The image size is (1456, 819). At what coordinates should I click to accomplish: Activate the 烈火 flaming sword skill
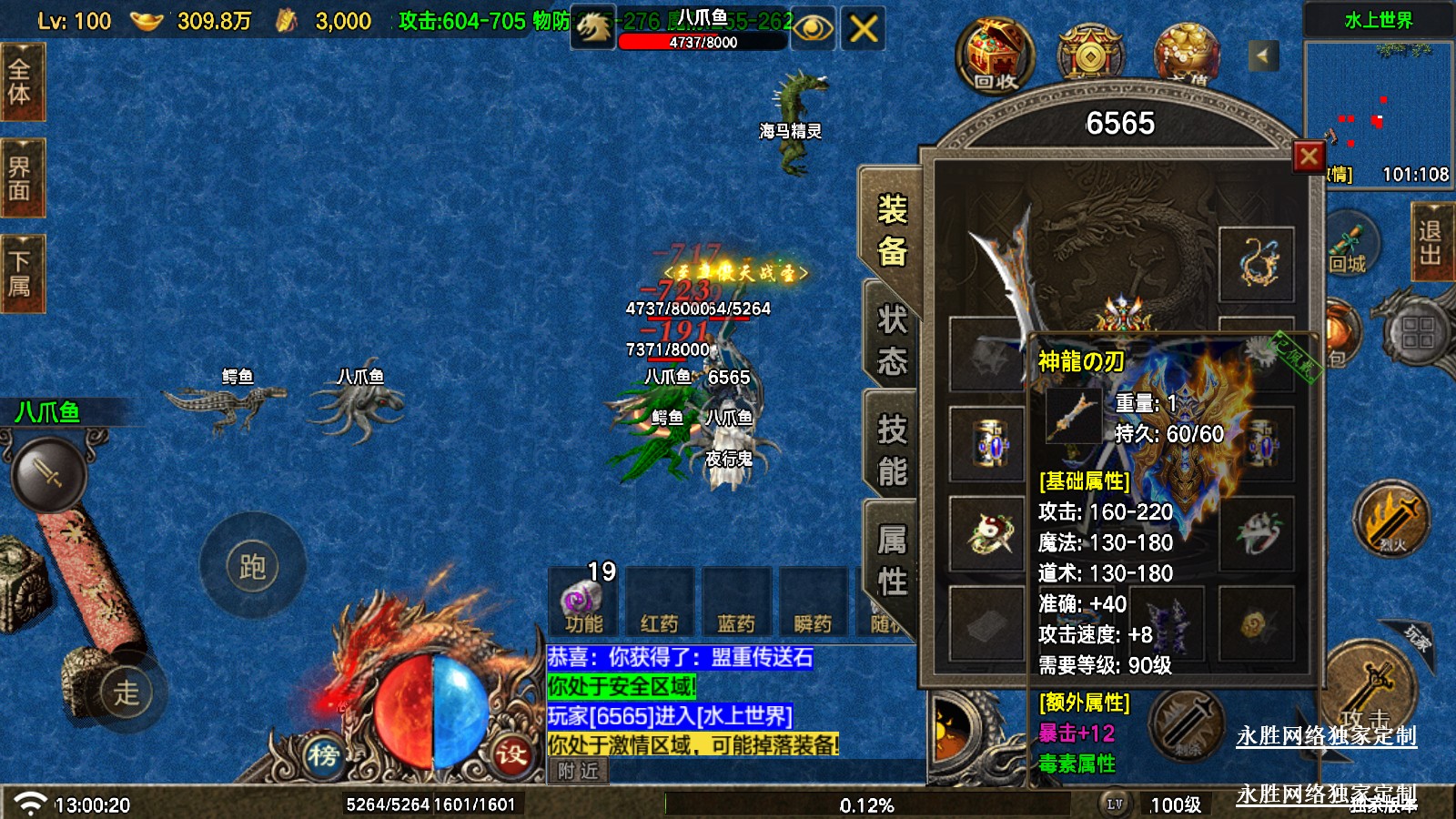1391,521
